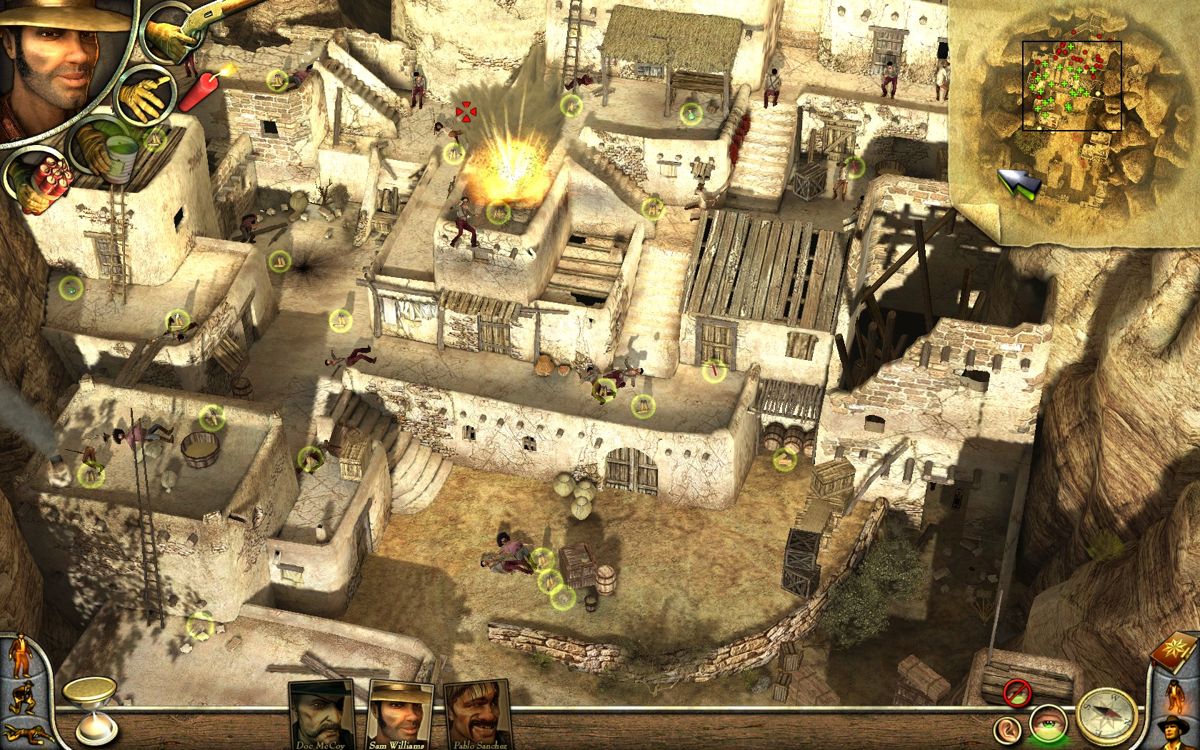
Task: Select Doc McCoy's portrait
Action: pos(321,714)
